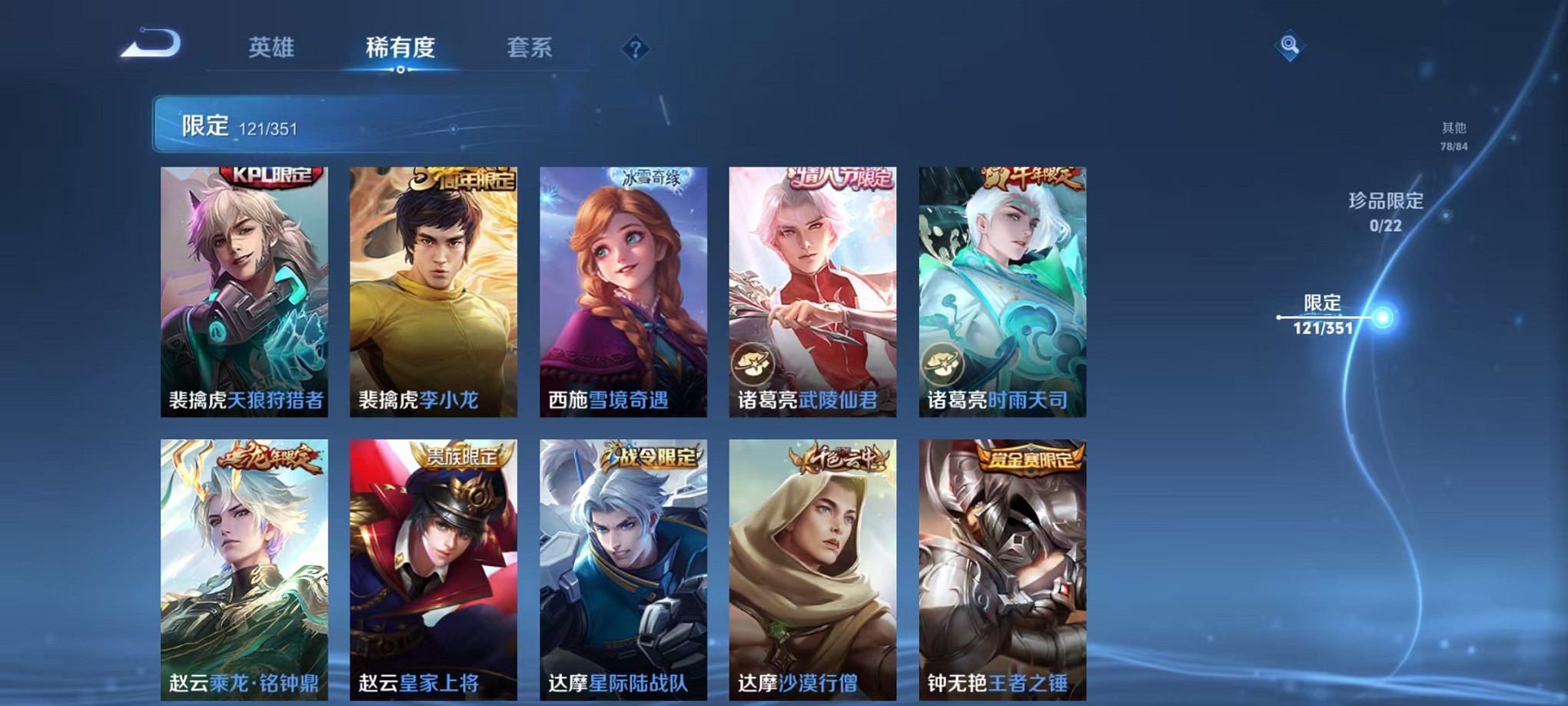Viewport: 1568px width, 706px height.
Task: Open the search magnifier icon top right
Action: tap(1291, 46)
